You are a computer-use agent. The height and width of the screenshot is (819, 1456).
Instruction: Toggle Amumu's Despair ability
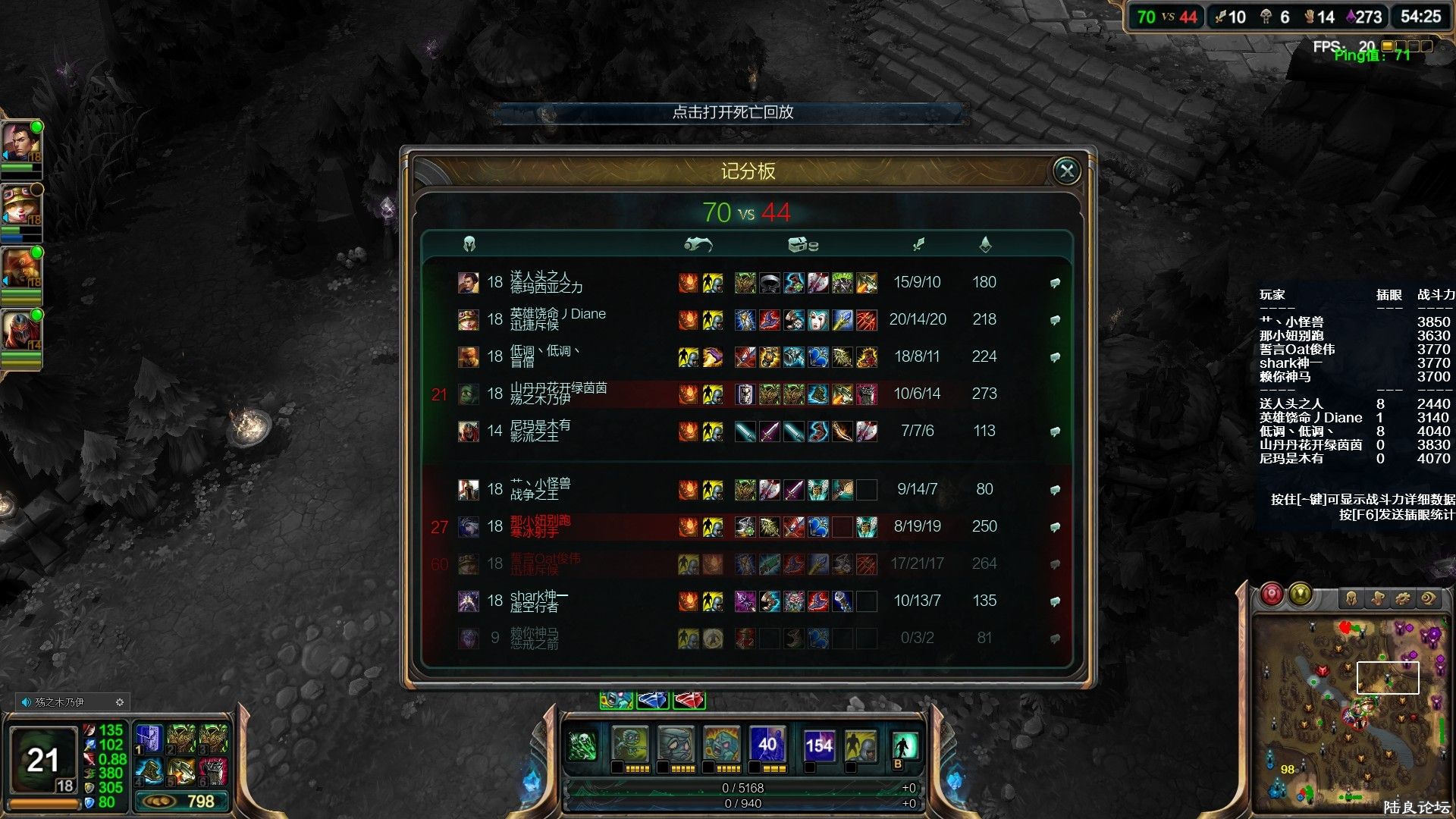click(x=676, y=745)
